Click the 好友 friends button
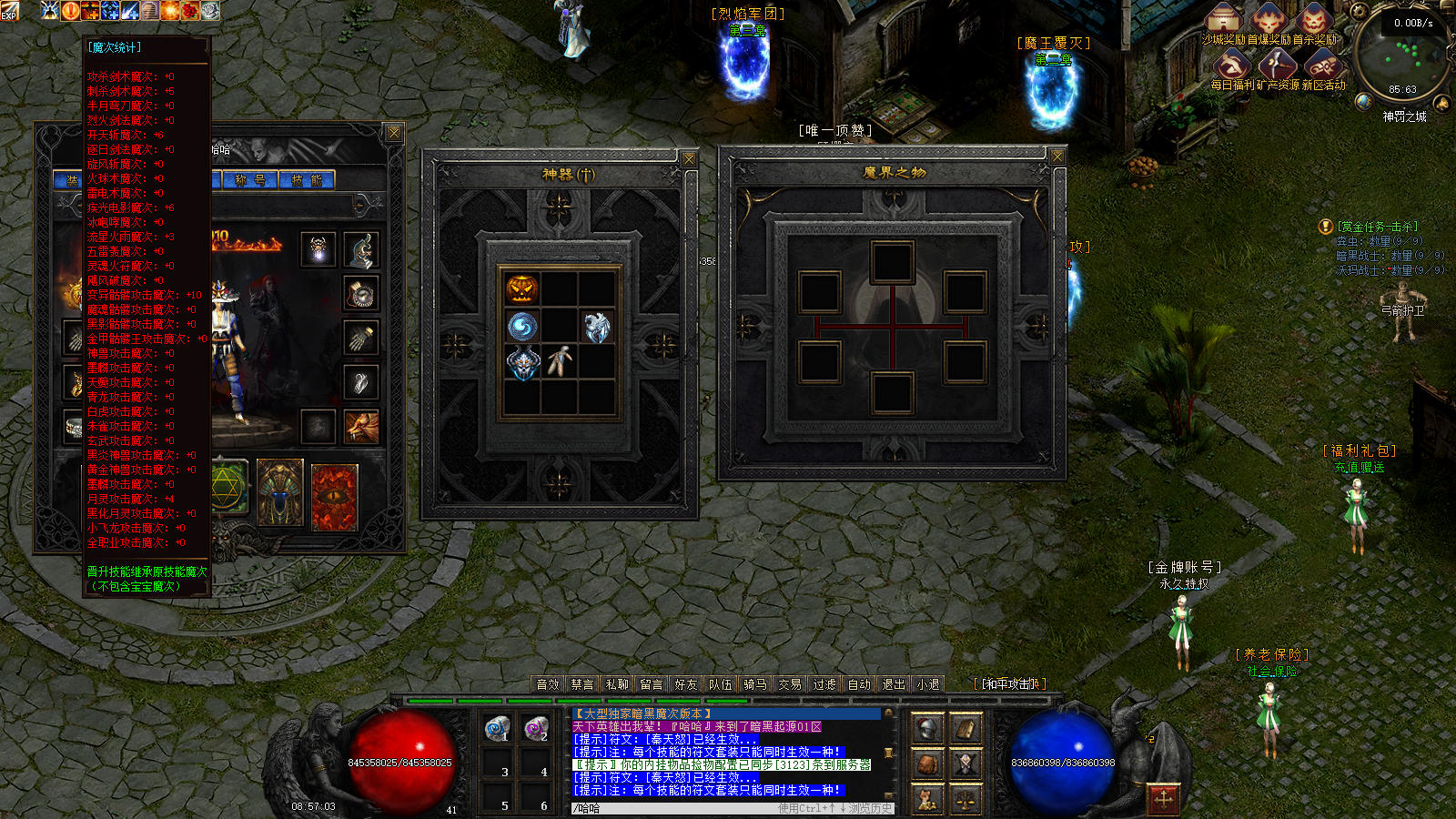This screenshot has height=819, width=1456. pos(686,684)
